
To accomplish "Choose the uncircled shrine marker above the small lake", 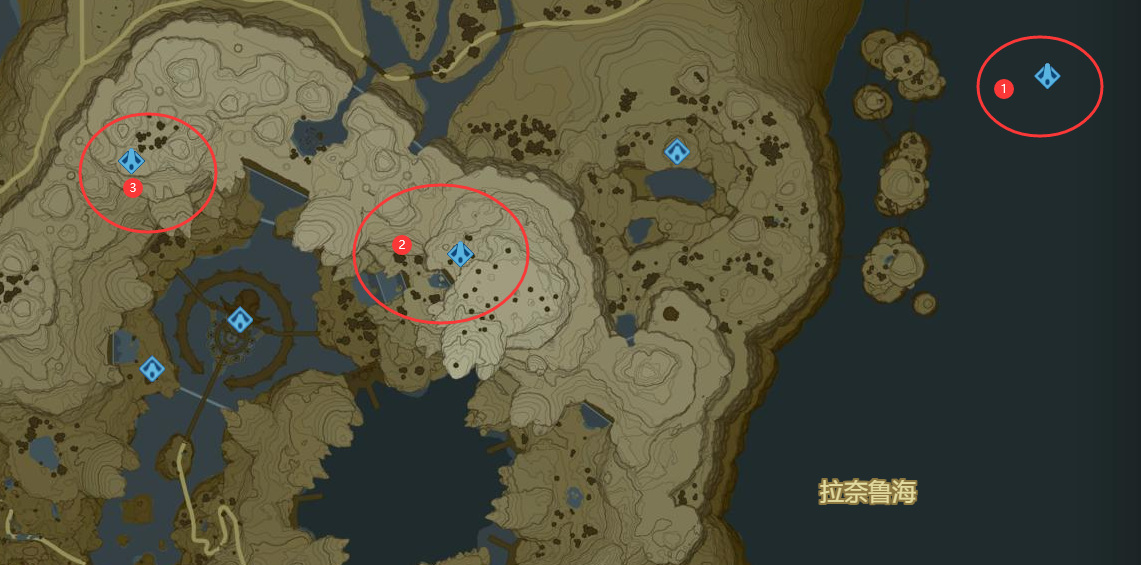I will click(x=677, y=152).
